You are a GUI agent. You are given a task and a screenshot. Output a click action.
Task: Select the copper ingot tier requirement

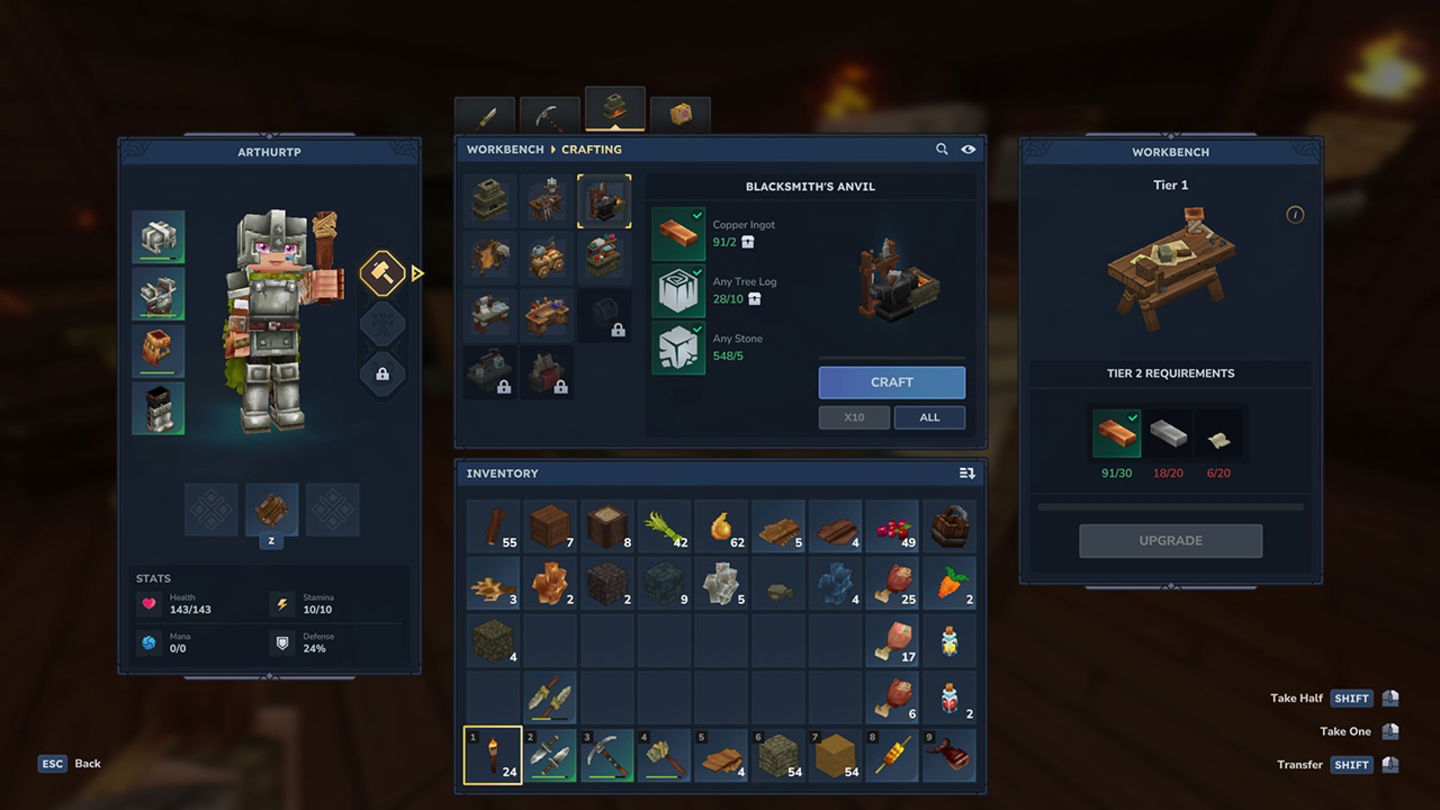click(1116, 434)
